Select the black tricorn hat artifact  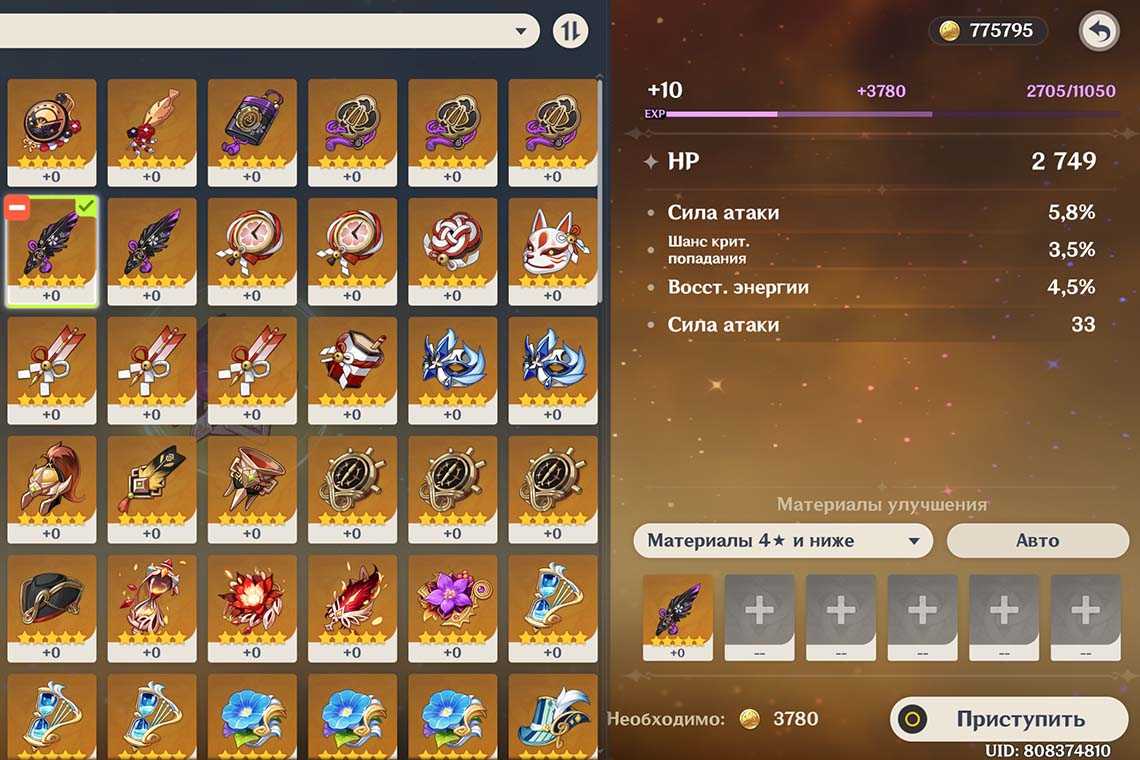tap(51, 599)
